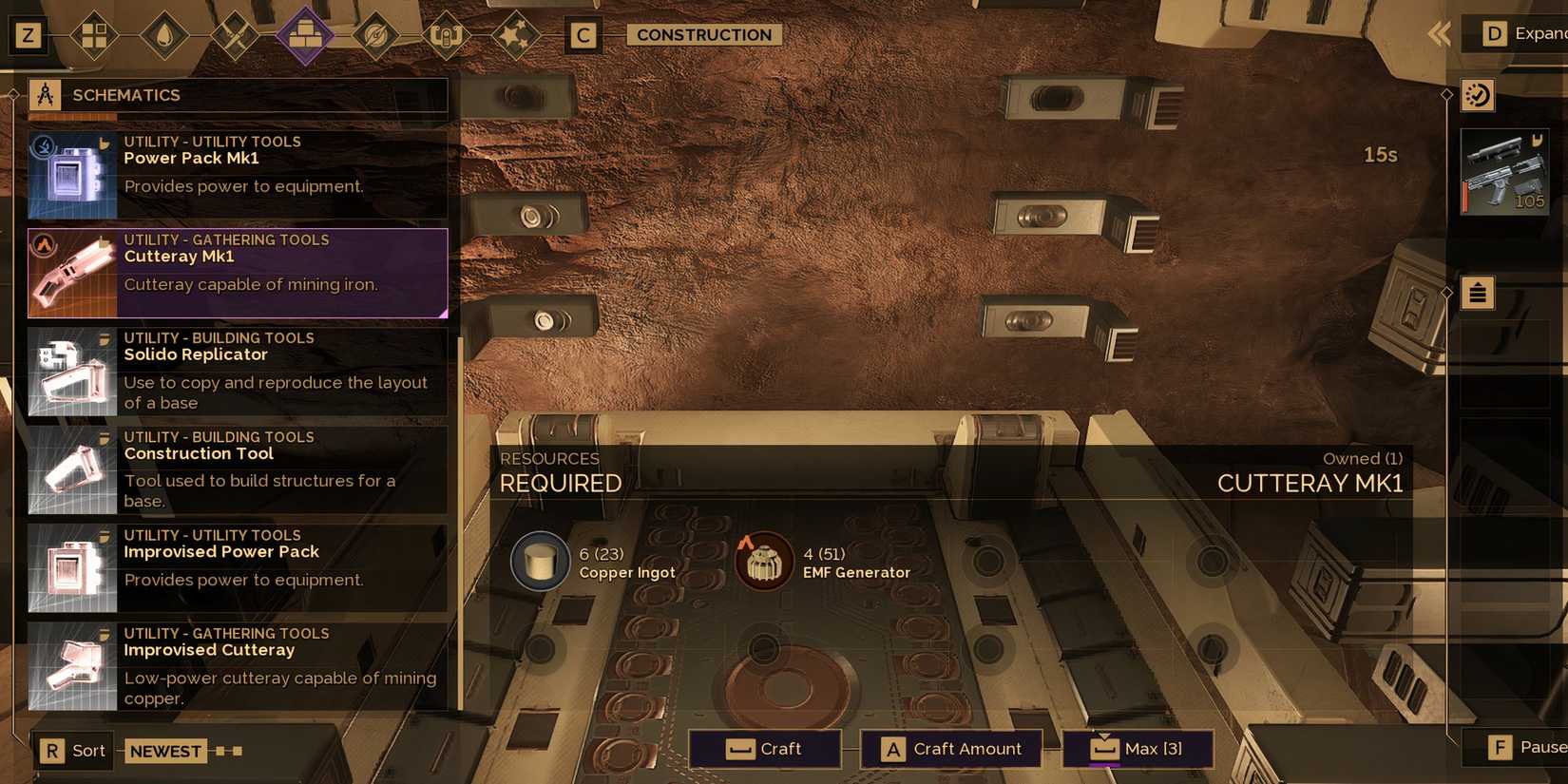Click the Copper Ingot resource icon
The image size is (1568, 784).
[x=539, y=561]
